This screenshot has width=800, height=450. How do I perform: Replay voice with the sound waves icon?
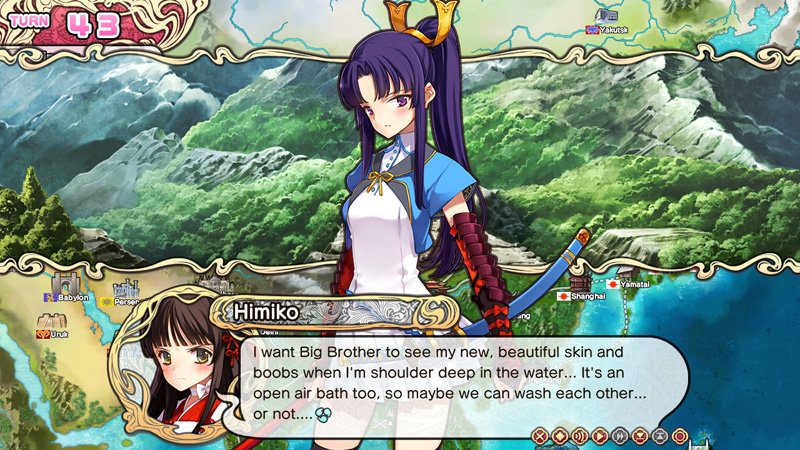tap(580, 435)
